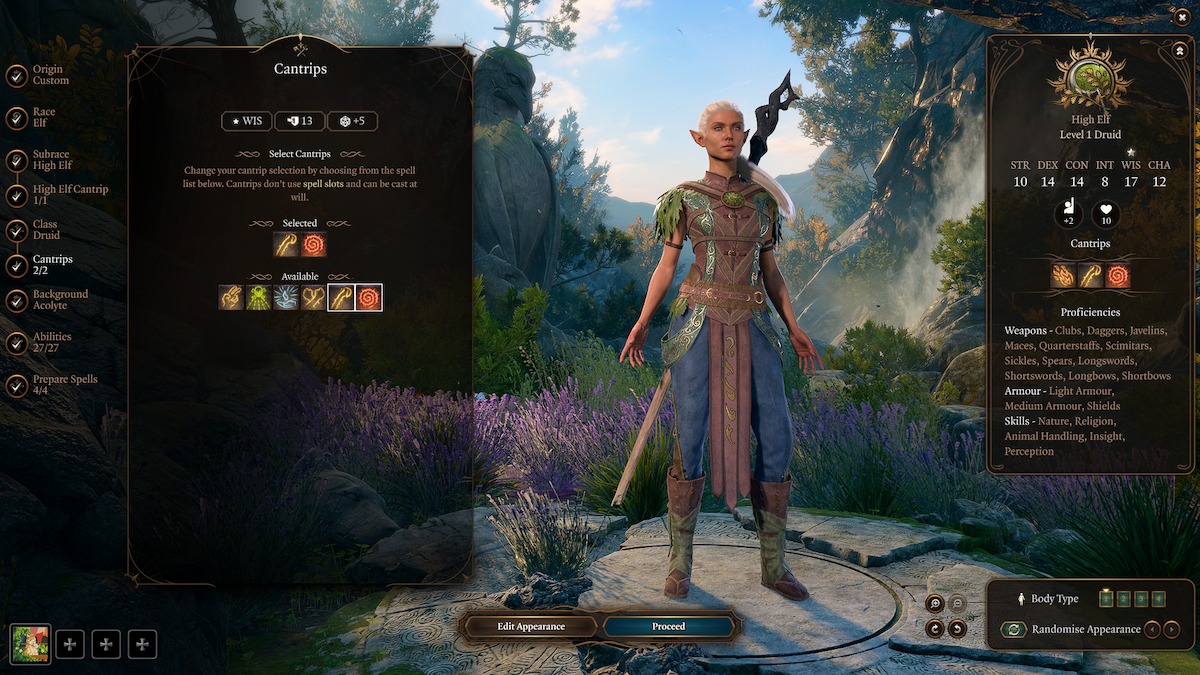This screenshot has width=1200, height=675.
Task: Select the cat portrait player slot
Action: click(x=30, y=644)
